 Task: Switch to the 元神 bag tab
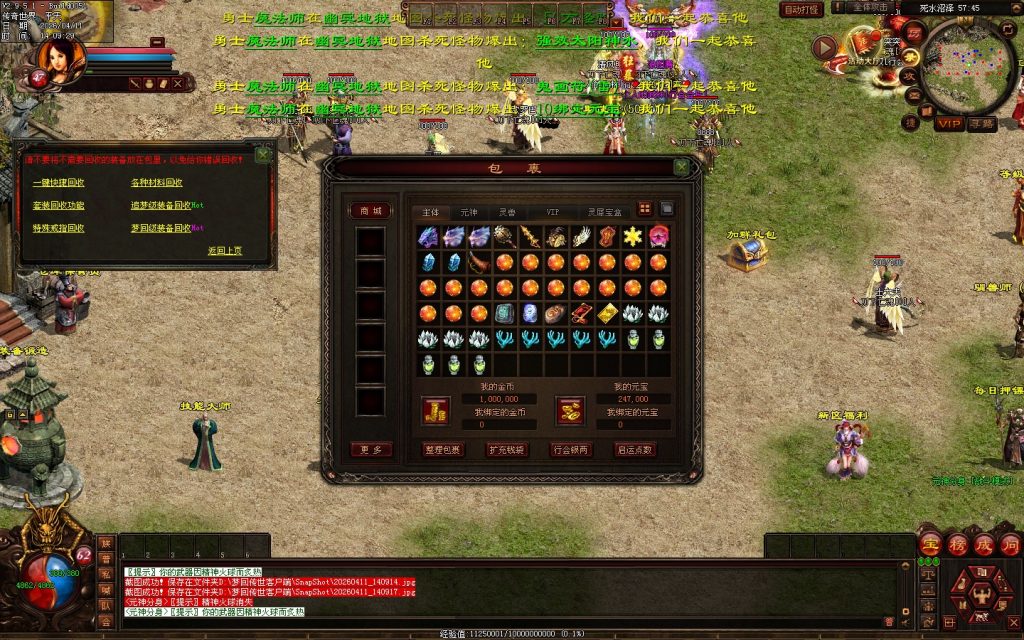pyautogui.click(x=469, y=212)
